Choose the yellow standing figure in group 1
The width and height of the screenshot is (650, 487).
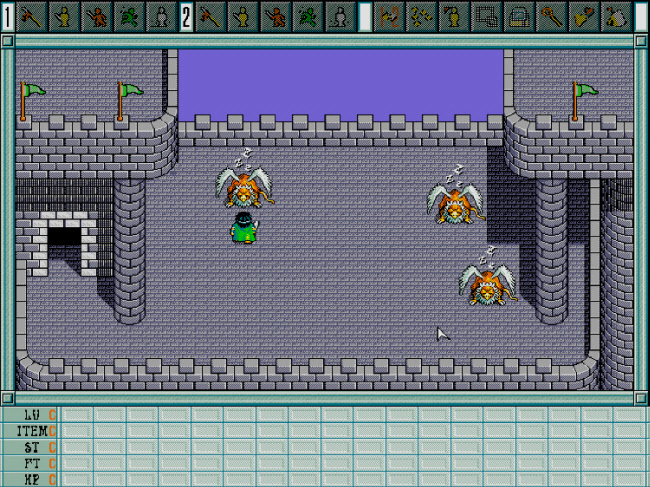tap(64, 16)
